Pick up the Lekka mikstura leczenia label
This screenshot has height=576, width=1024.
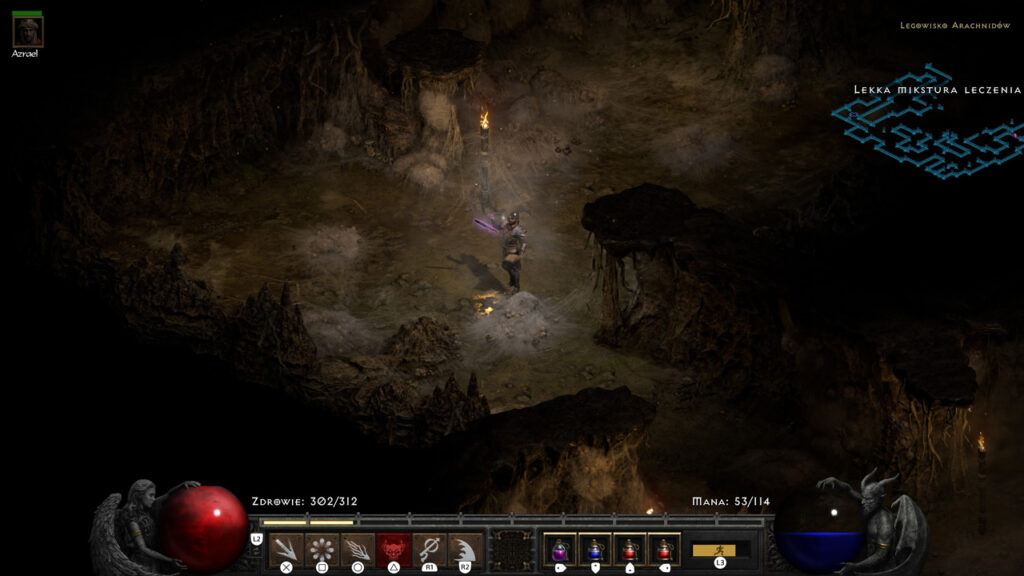937,90
